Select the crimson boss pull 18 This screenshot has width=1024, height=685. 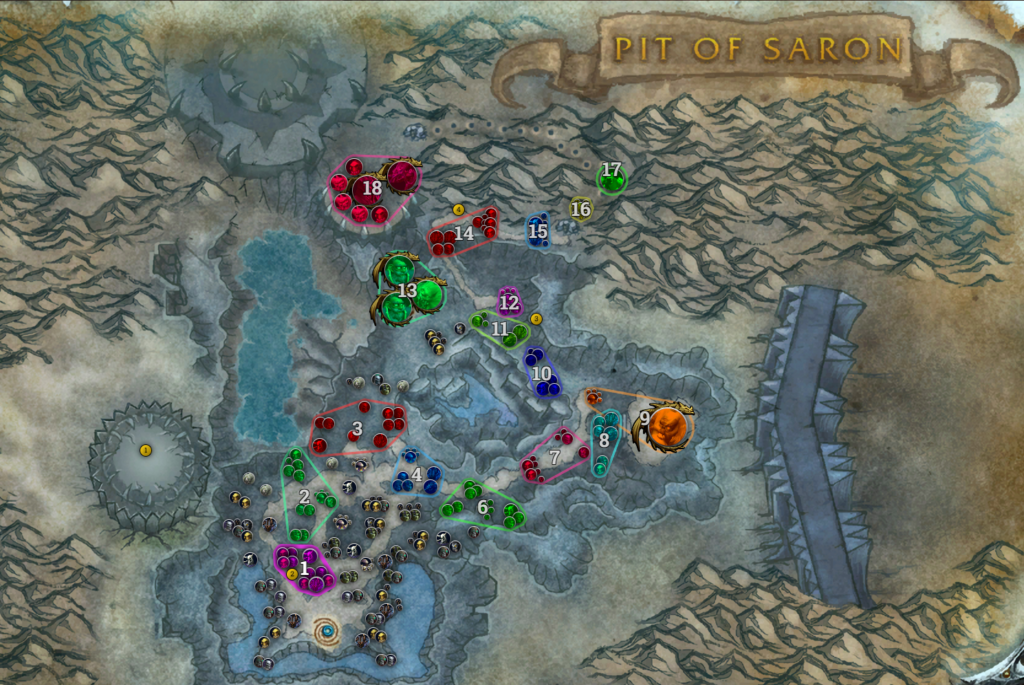tap(372, 187)
